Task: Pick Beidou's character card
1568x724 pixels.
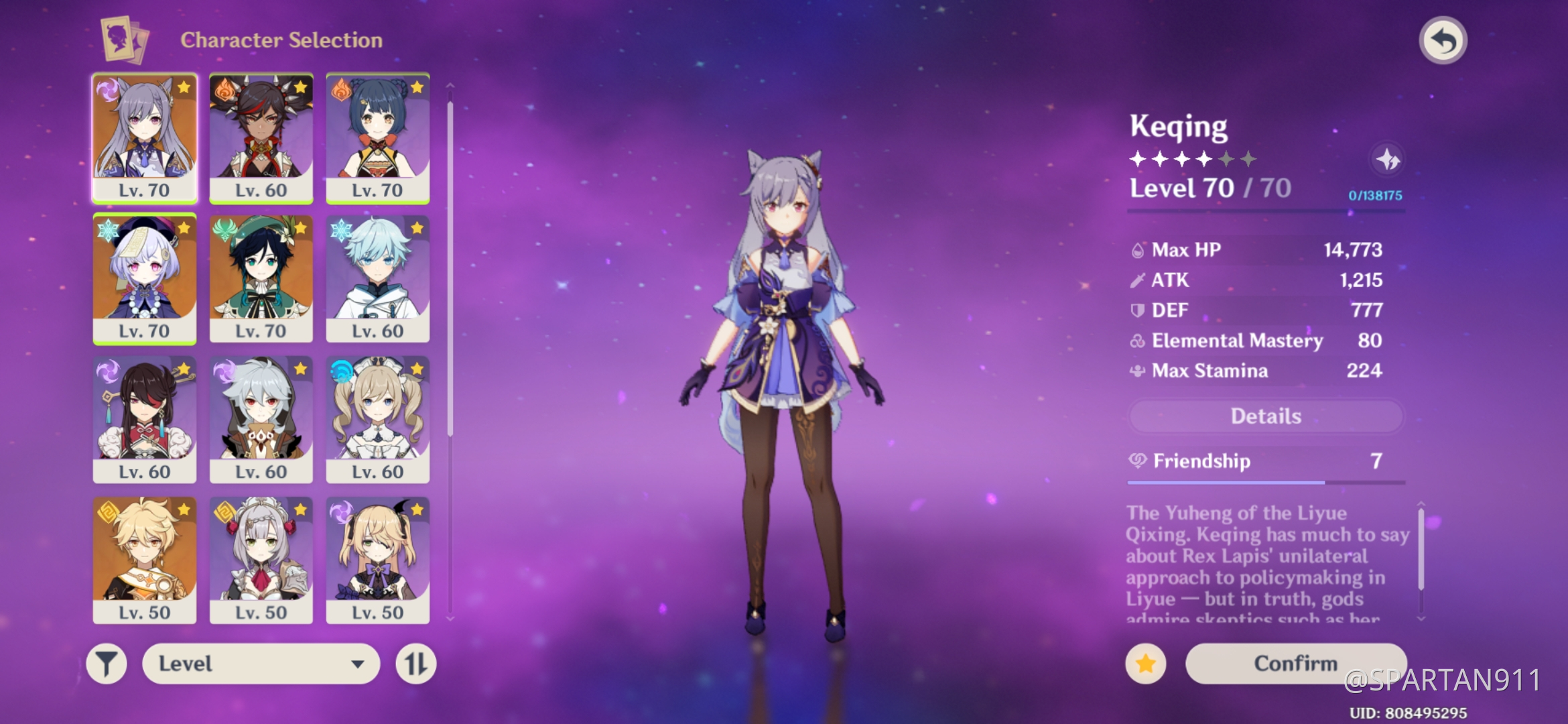Action: 145,419
